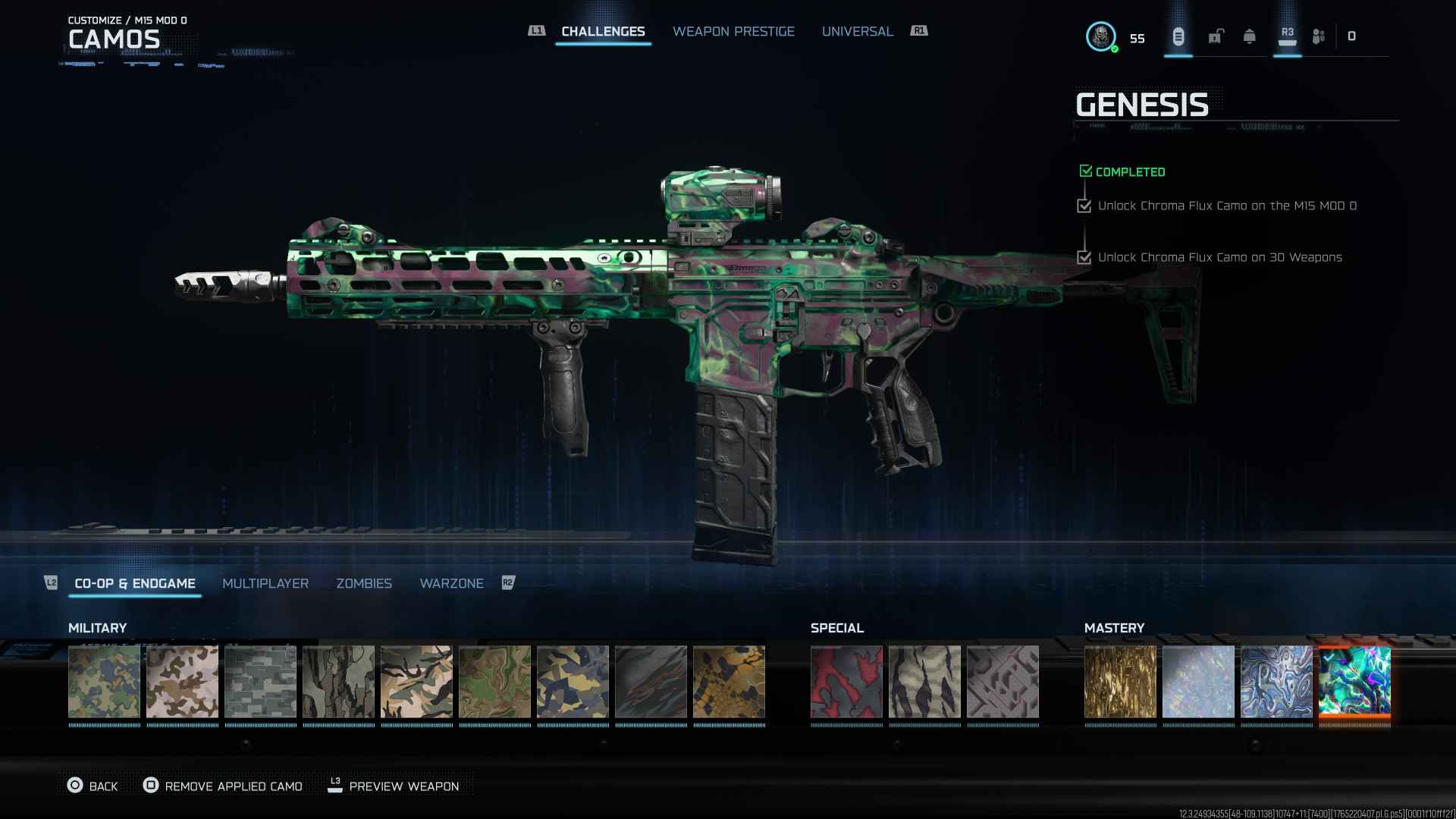This screenshot has height=819, width=1456.
Task: Open the player profile avatar
Action: tap(1100, 36)
